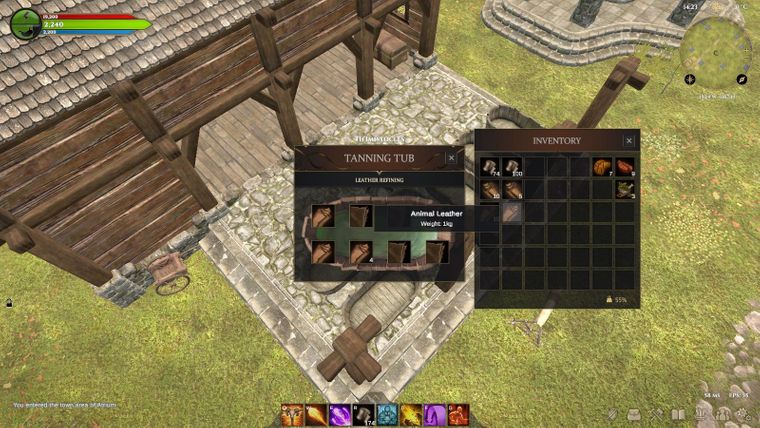Close the Inventory panel
The image size is (760, 428).
(x=629, y=141)
